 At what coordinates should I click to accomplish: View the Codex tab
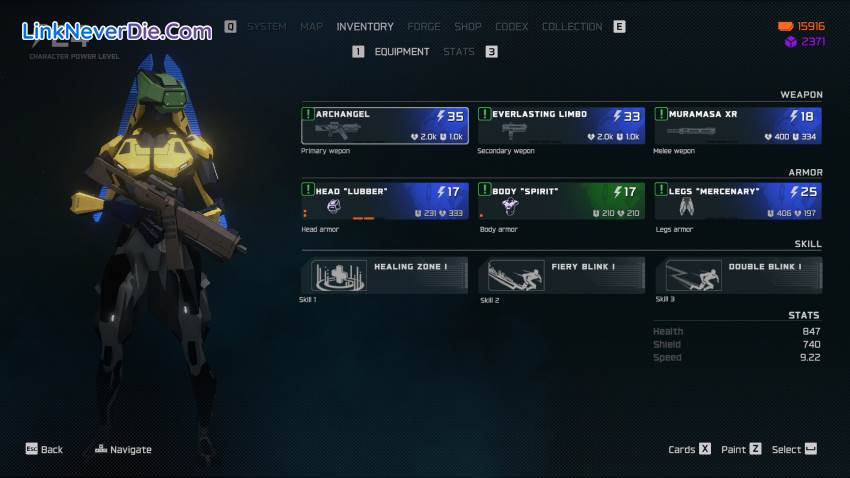click(x=511, y=26)
